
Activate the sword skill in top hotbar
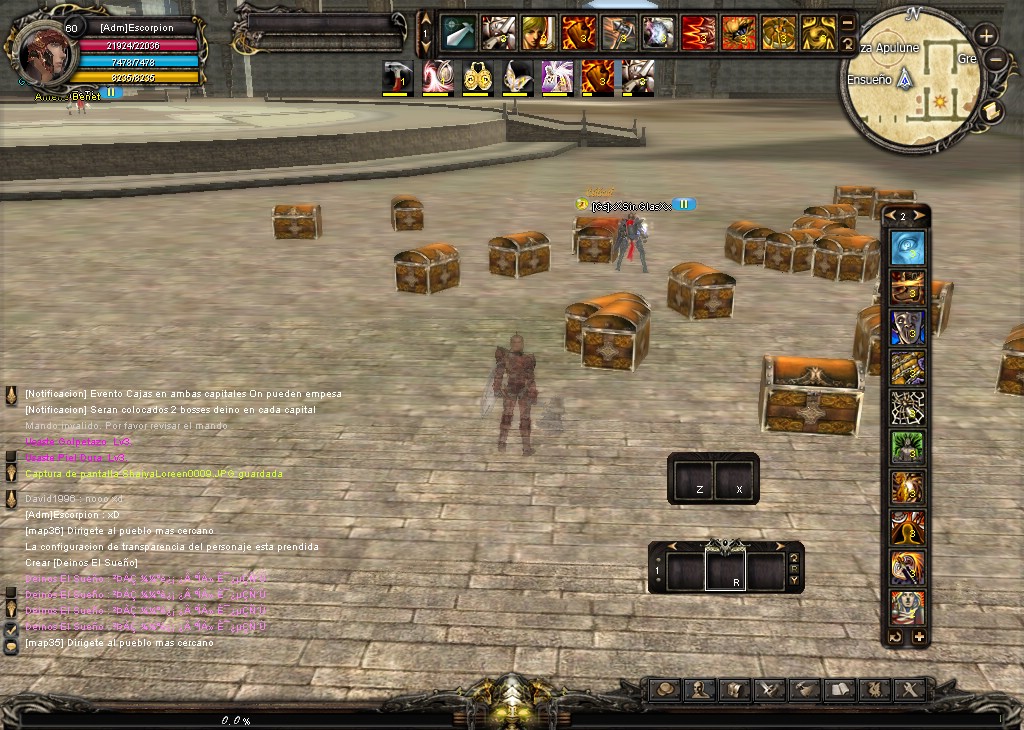458,33
